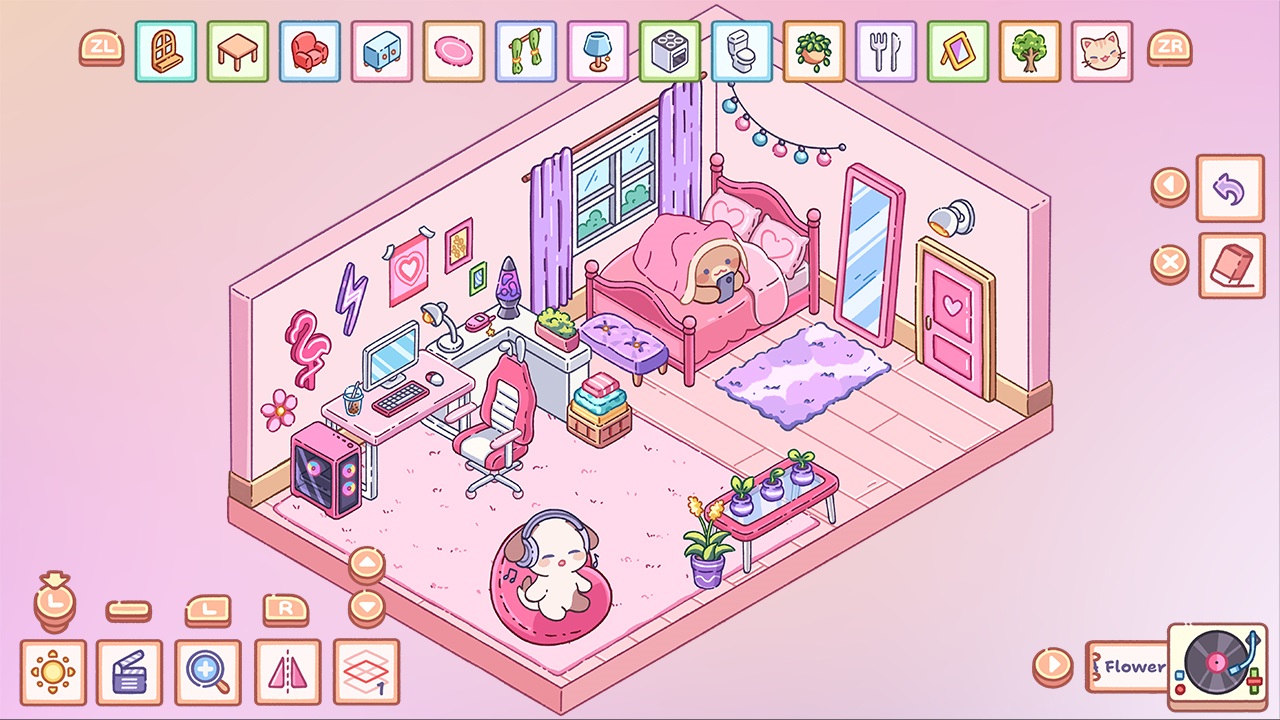Select the zoom magnifier tool
Viewport: 1280px width, 720px height.
point(209,672)
